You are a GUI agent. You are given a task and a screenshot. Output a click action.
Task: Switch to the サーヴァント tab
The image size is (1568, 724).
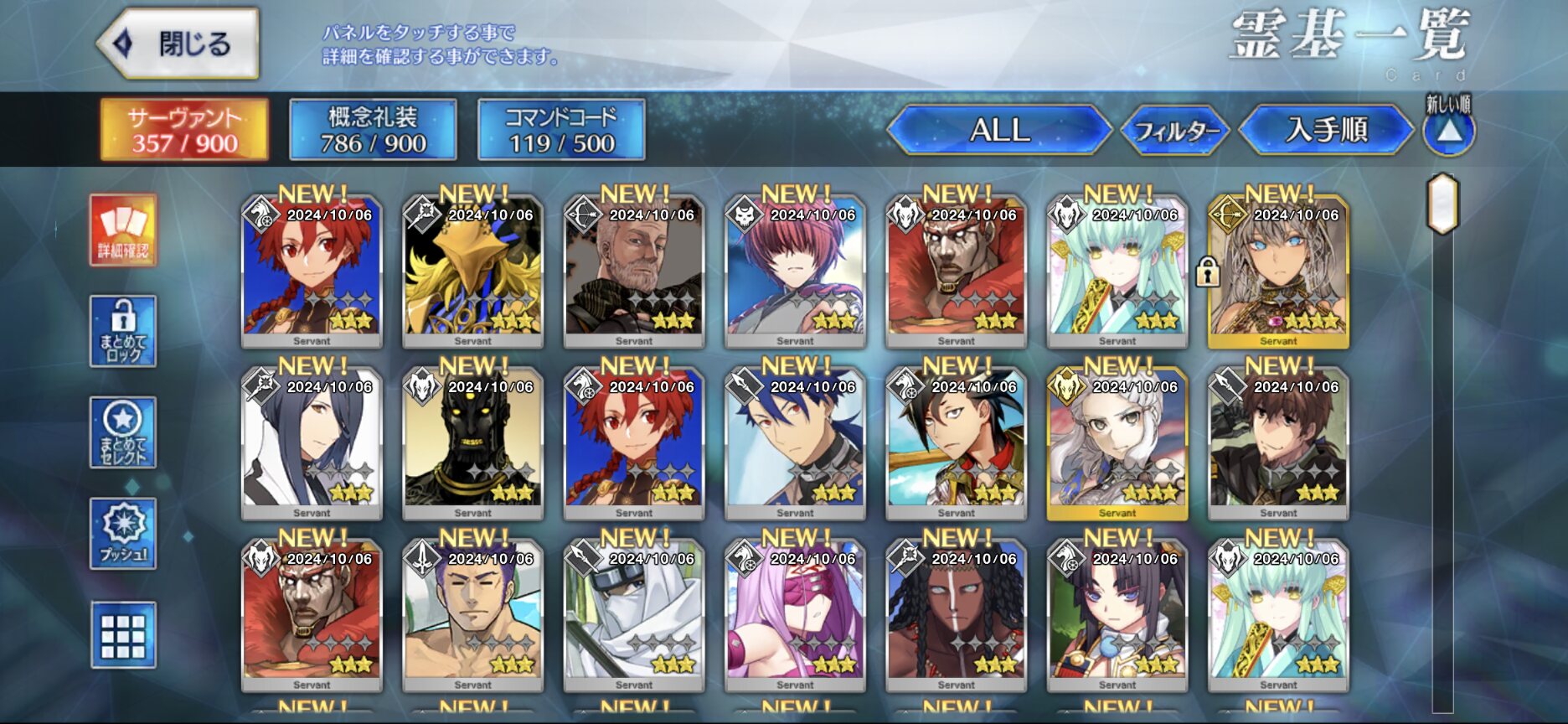[184, 130]
